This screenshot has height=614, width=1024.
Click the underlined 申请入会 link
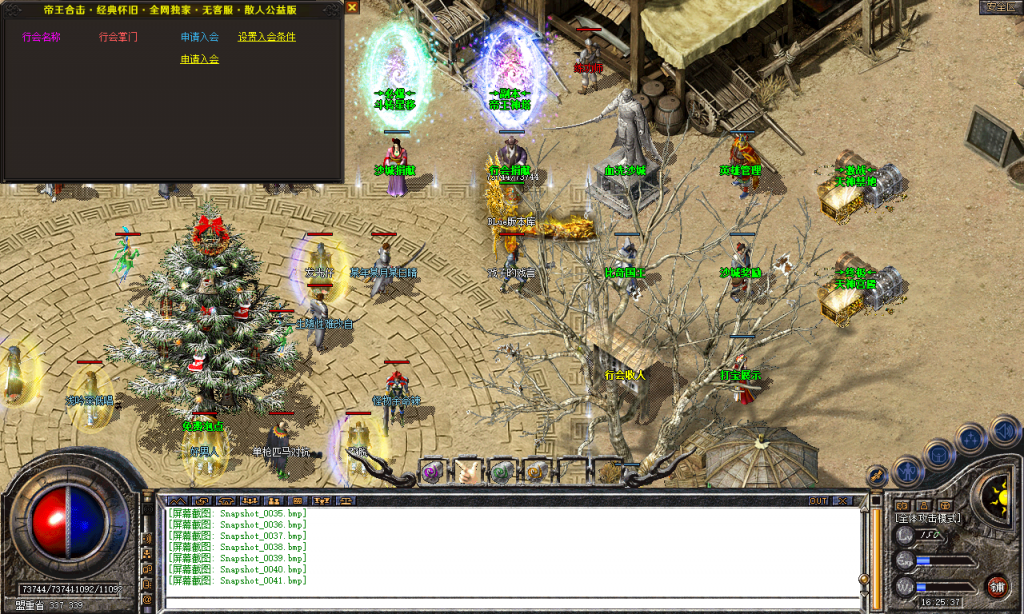[x=200, y=59]
